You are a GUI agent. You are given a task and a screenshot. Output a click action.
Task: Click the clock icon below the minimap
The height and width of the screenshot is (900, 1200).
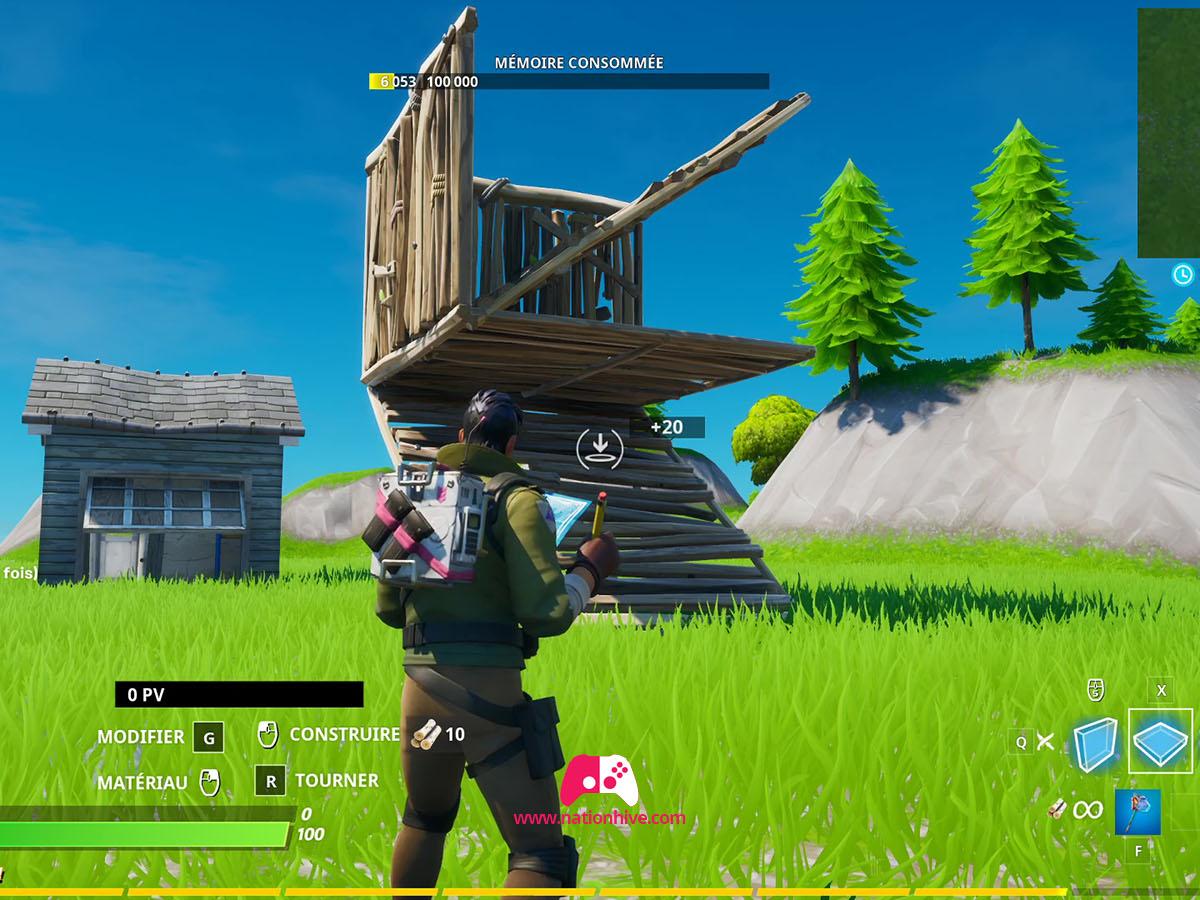(x=1183, y=274)
